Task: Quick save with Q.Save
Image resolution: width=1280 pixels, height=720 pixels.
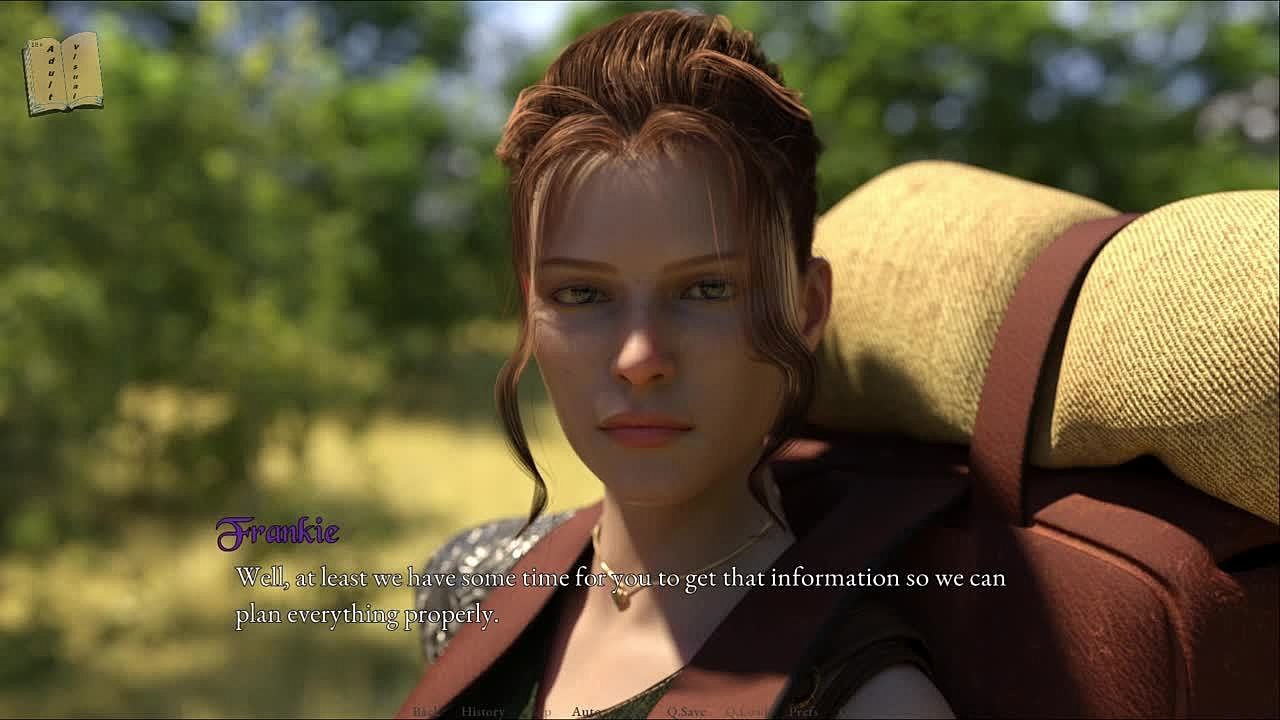Action: pos(686,712)
